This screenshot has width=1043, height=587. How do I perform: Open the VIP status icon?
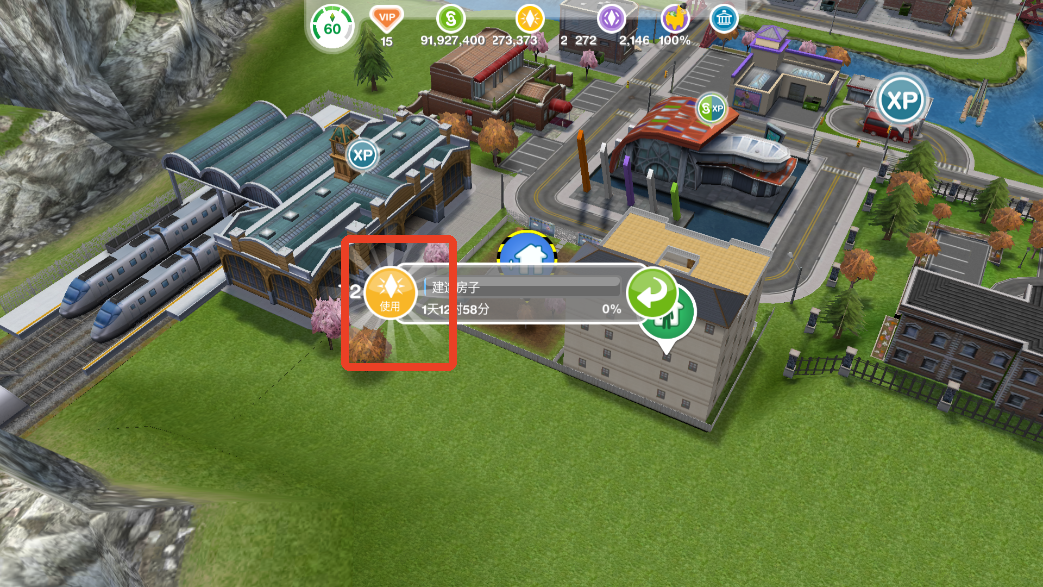(385, 18)
